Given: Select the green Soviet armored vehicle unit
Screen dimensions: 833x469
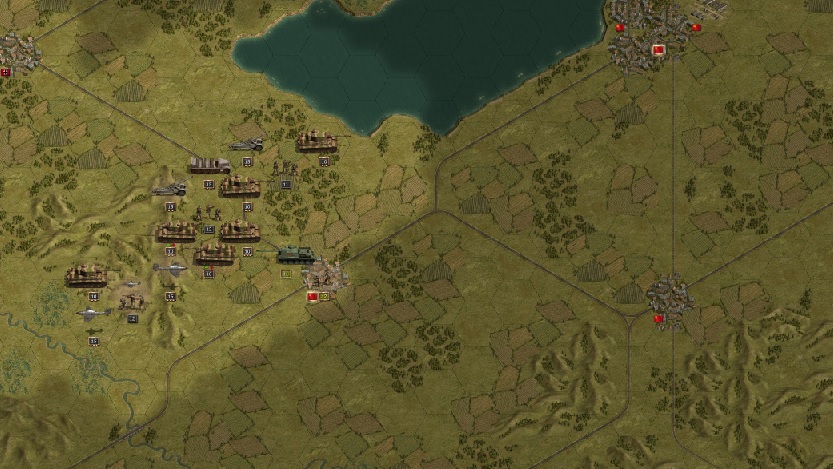Looking at the screenshot, I should (295, 254).
